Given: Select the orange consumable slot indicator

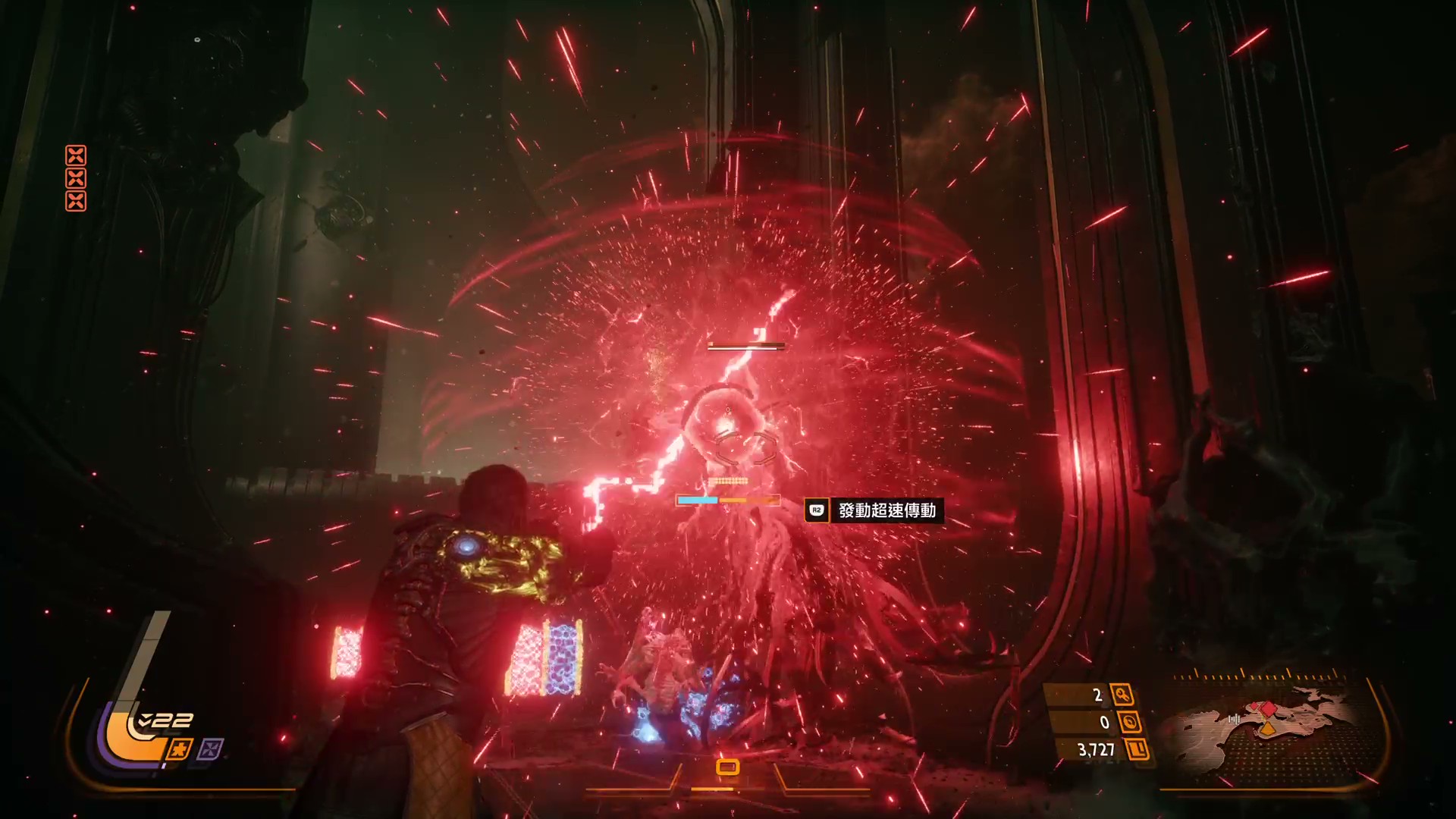Looking at the screenshot, I should point(727,767).
